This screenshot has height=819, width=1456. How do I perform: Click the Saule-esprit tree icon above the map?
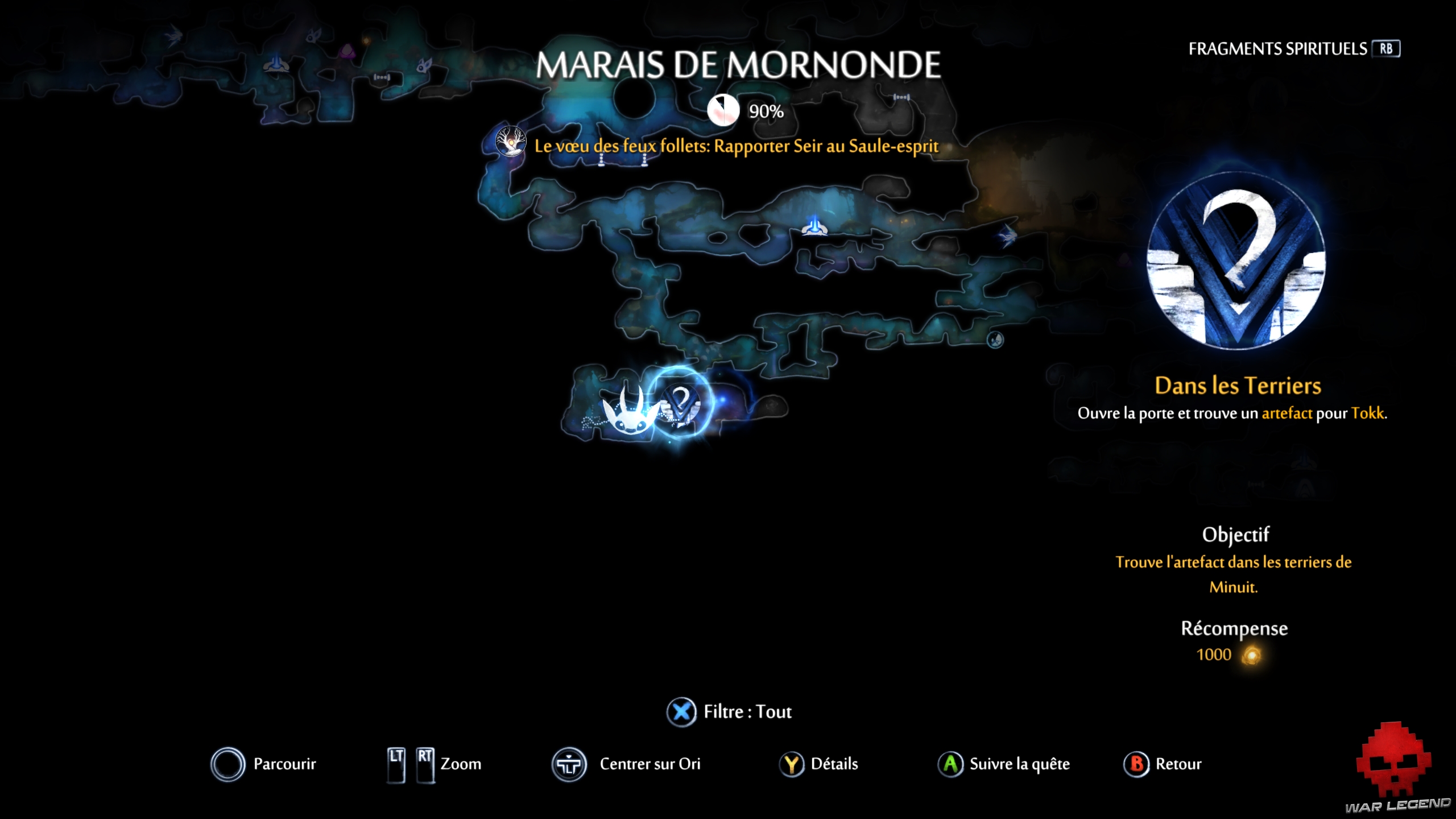(x=510, y=142)
